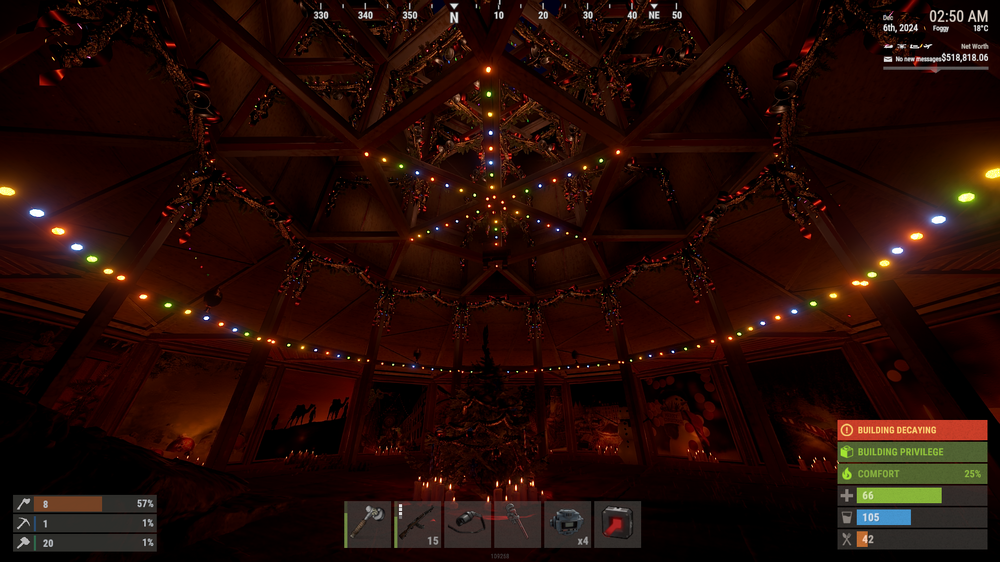Click the Comfort 25% status notice

tap(912, 474)
